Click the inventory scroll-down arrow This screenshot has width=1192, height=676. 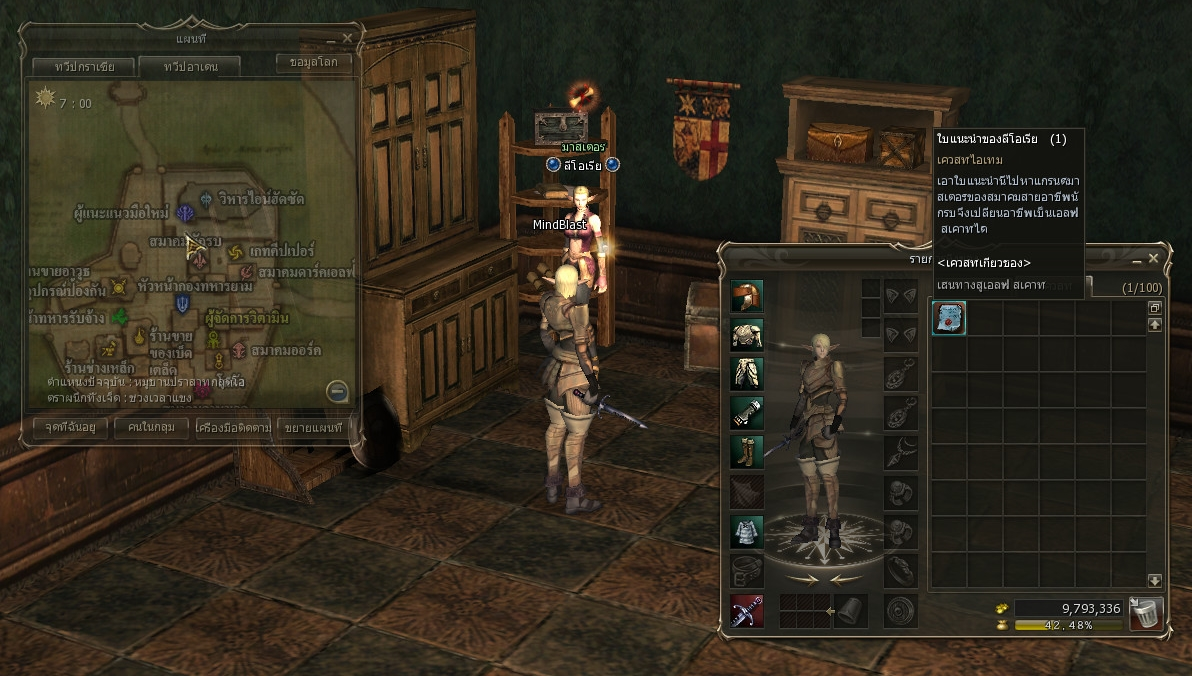[1155, 580]
